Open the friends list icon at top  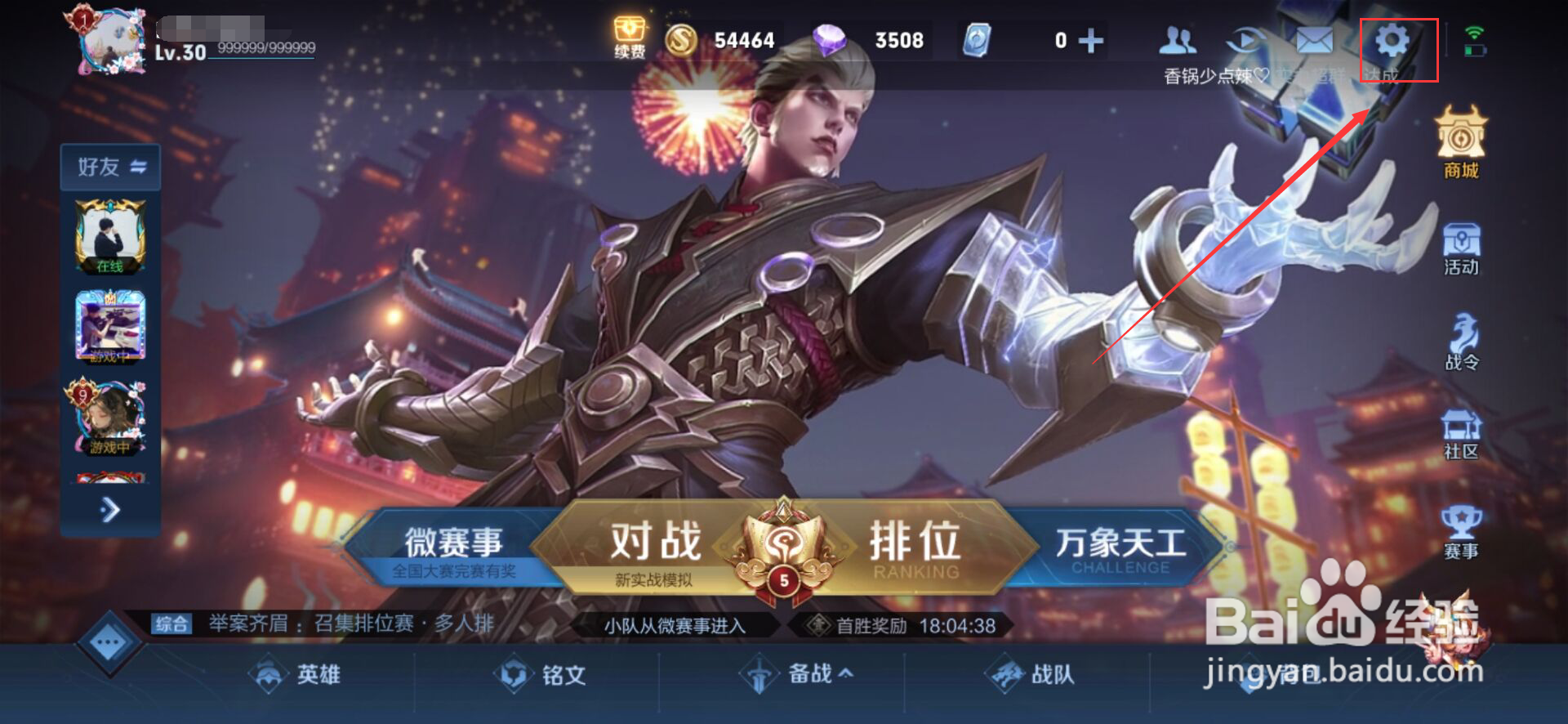pos(1176,38)
